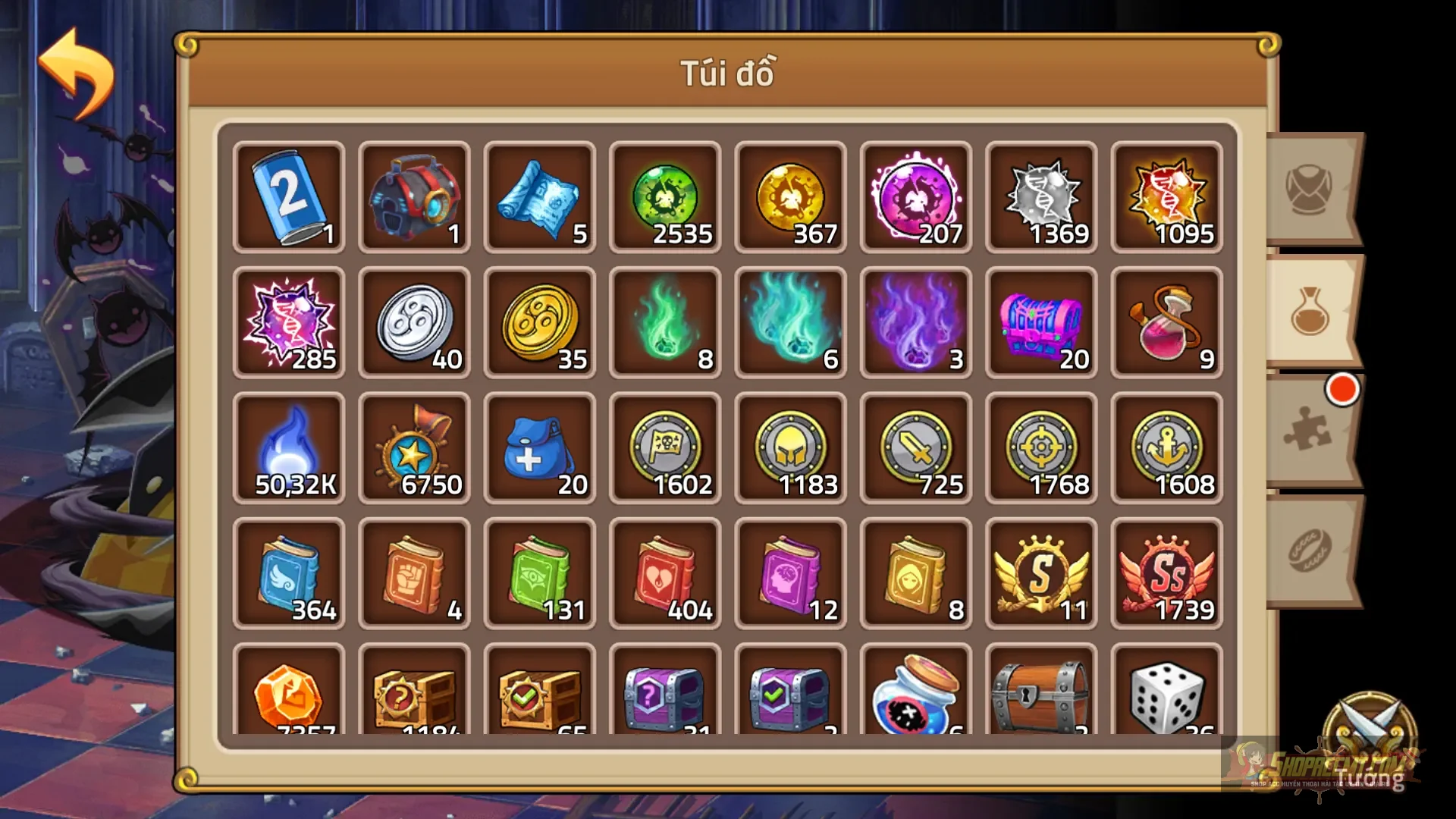Open the red gear chest item
This screenshot has width=1456, height=819.
414,199
